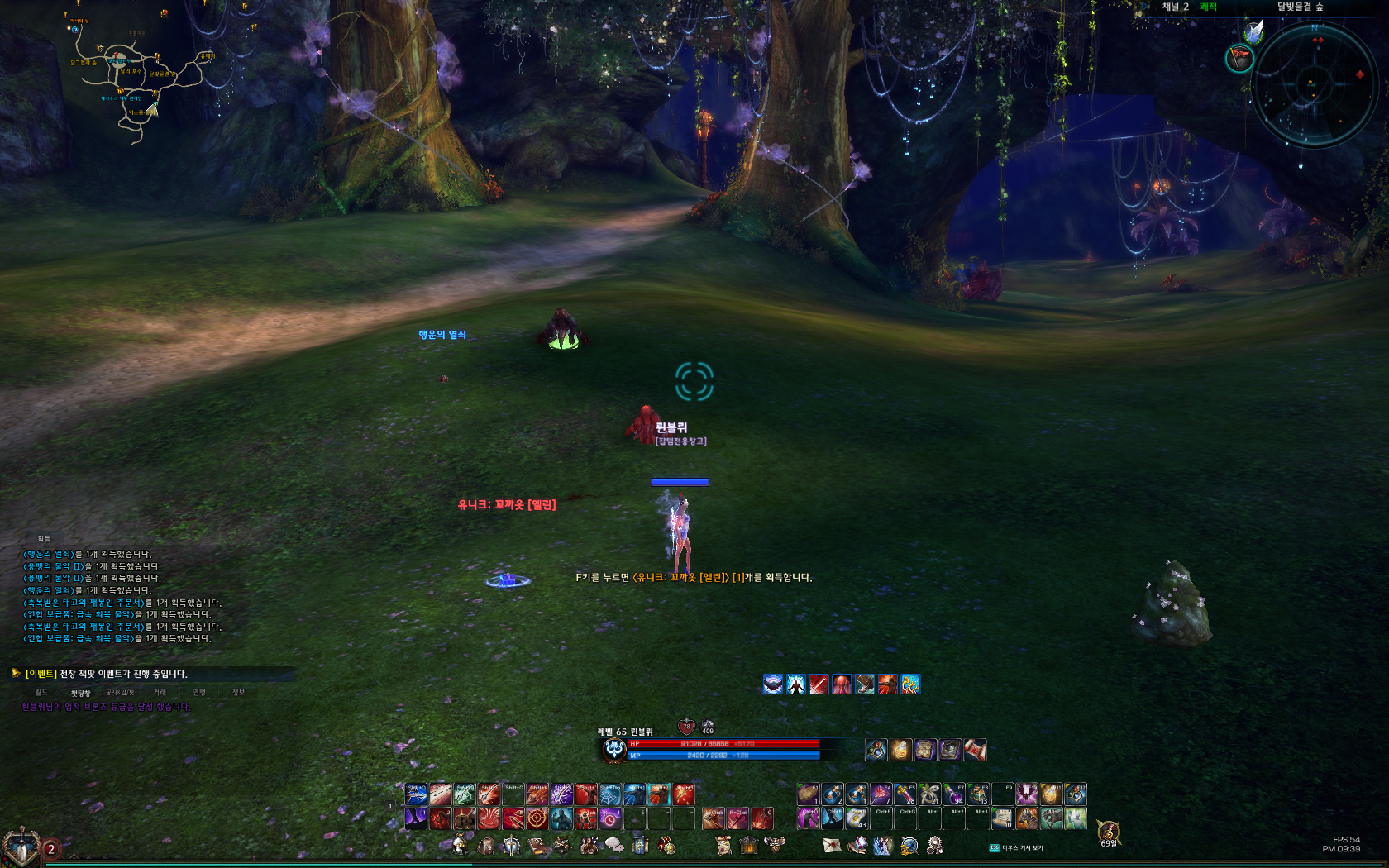Open the 채팅창 chat tab
Image resolution: width=1389 pixels, height=868 pixels.
[80, 694]
